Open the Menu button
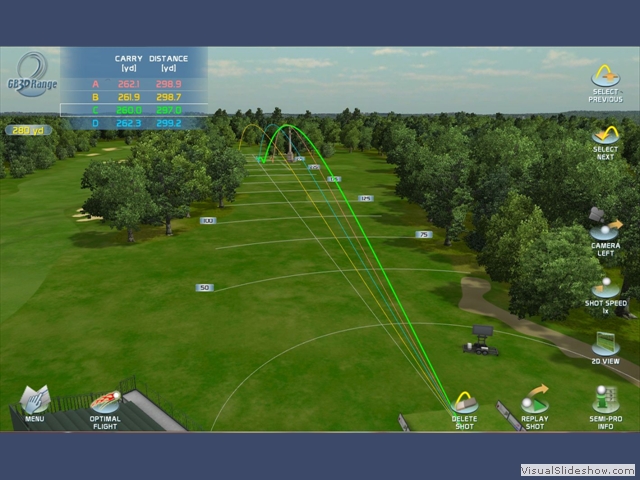The width and height of the screenshot is (640, 480). pyautogui.click(x=34, y=403)
